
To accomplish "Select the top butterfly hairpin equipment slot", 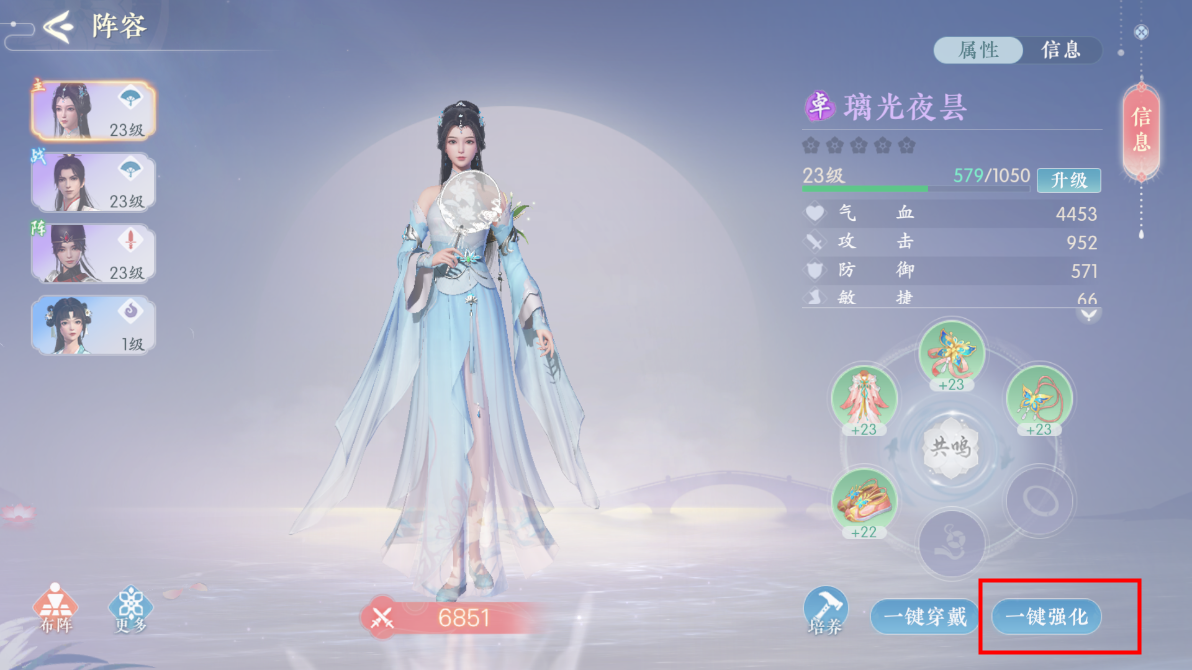I will [x=951, y=355].
